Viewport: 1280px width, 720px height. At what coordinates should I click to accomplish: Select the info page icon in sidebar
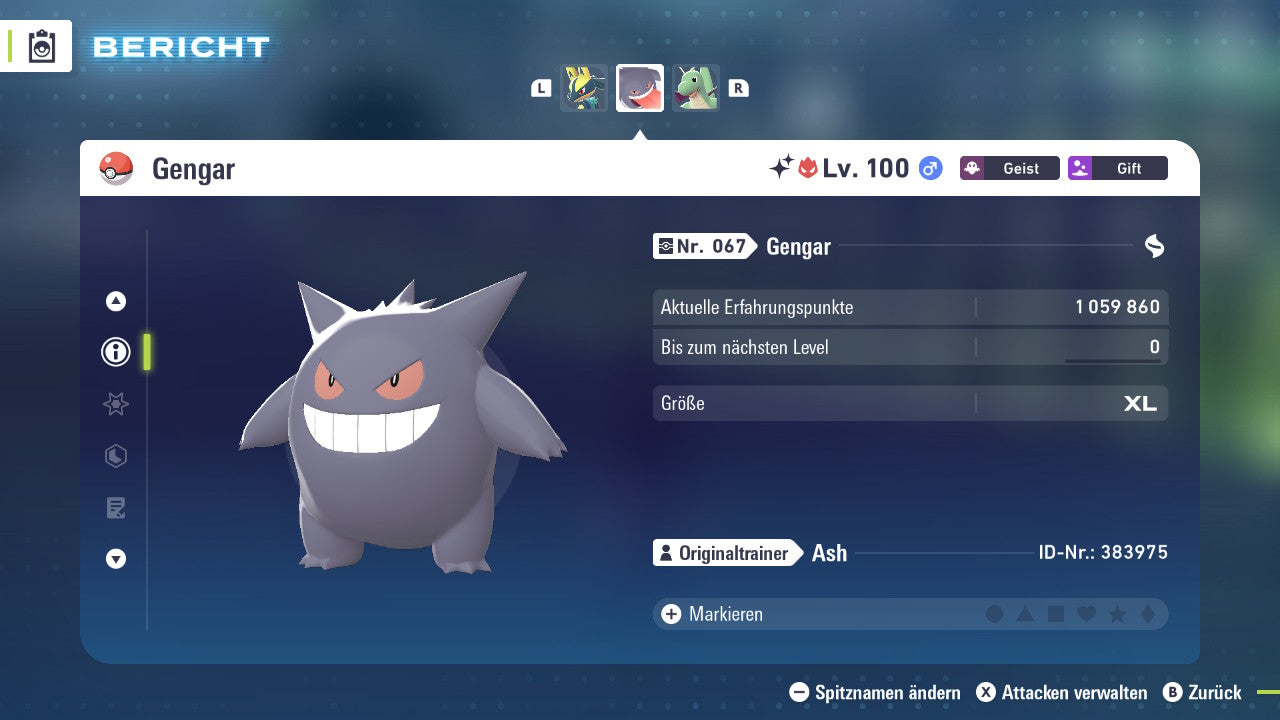pyautogui.click(x=115, y=352)
